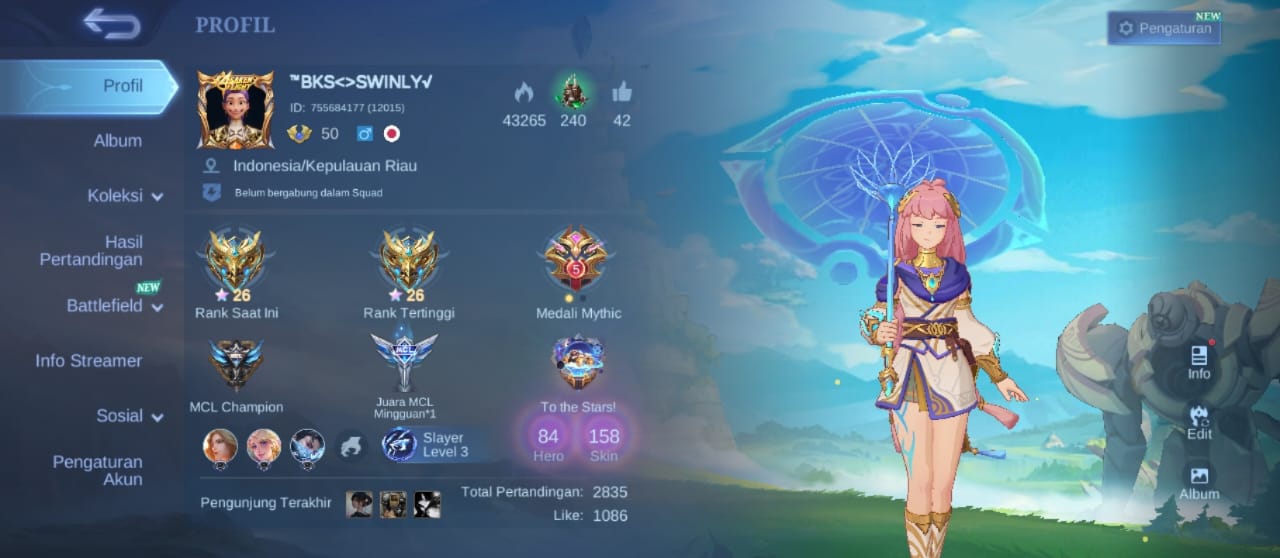Open Info Streamer tab
The width and height of the screenshot is (1280, 558).
(x=89, y=361)
